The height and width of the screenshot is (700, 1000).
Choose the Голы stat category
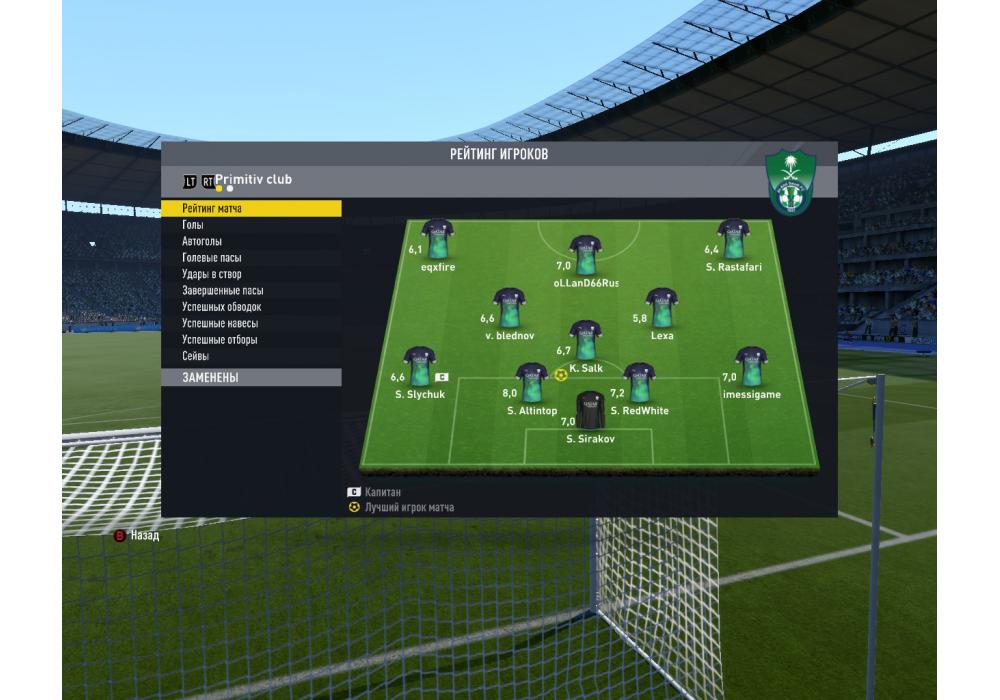click(193, 225)
